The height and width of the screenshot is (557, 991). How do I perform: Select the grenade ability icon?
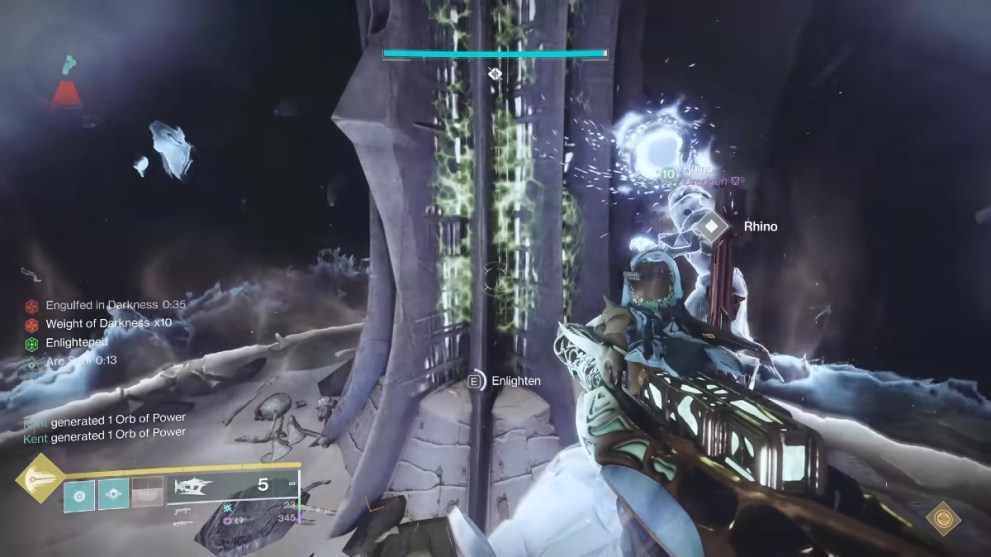[x=78, y=493]
